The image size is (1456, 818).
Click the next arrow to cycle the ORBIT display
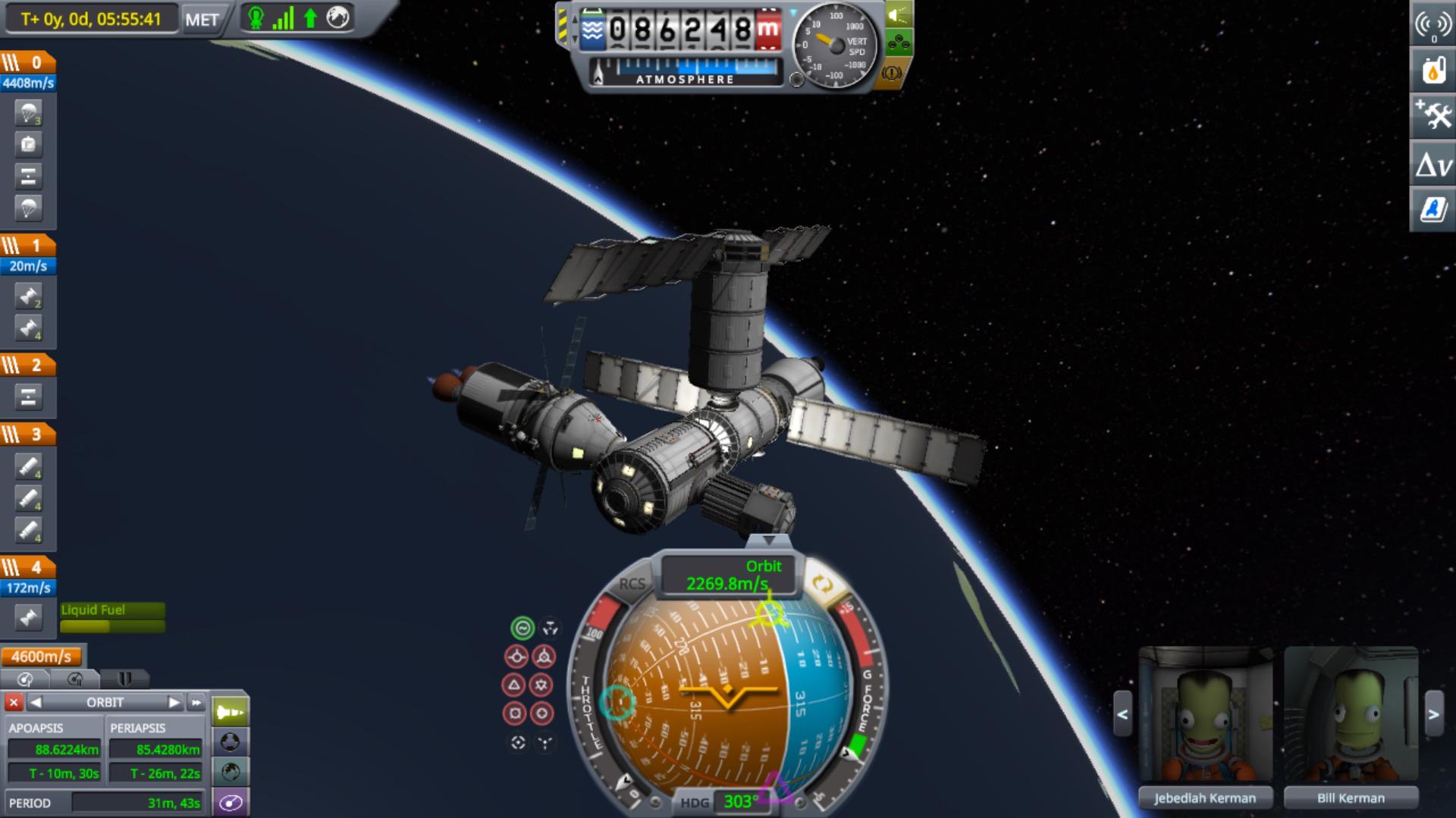(176, 701)
